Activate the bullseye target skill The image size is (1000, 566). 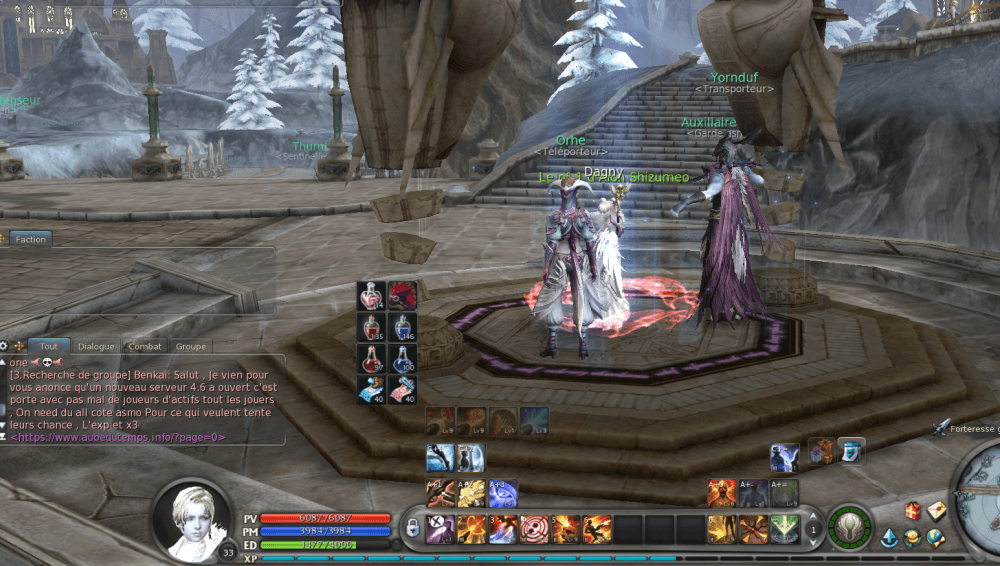click(535, 527)
